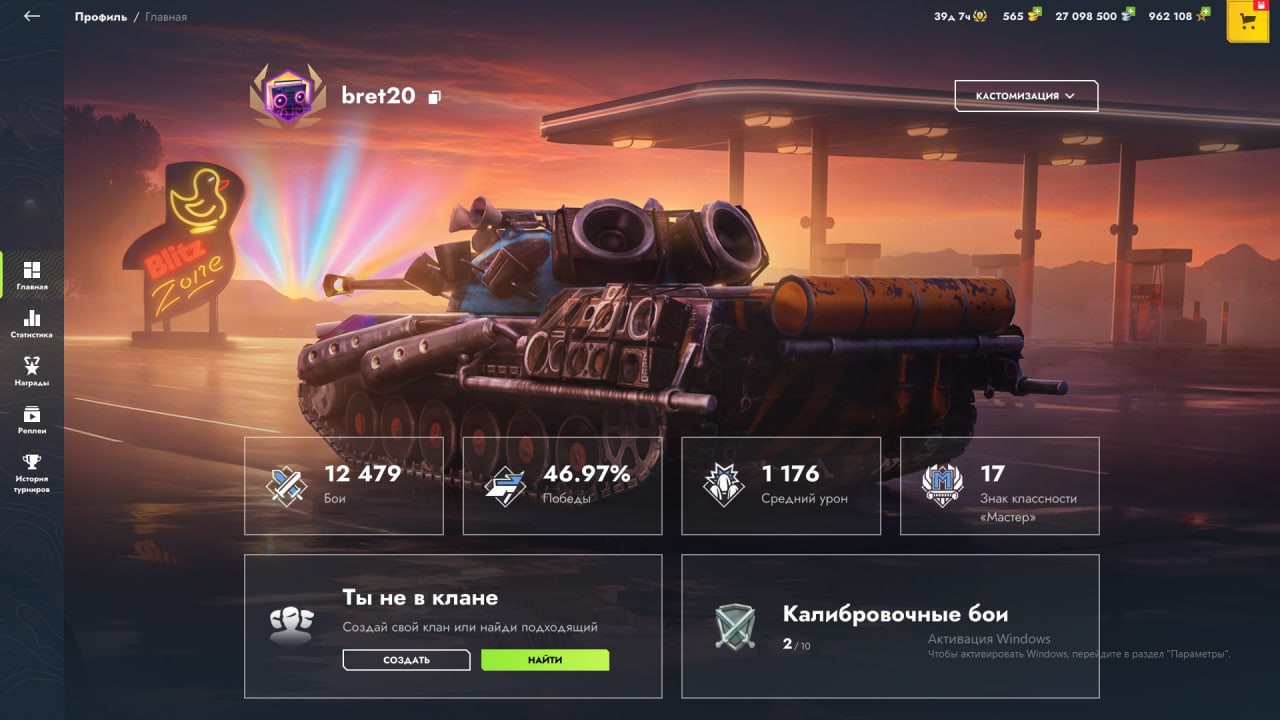Show the Награды section
Screen dimensions: 1280x720
(32, 372)
